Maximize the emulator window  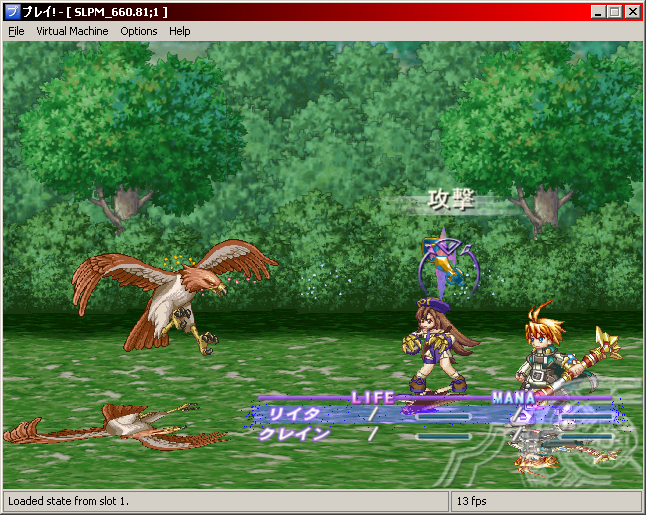tap(614, 11)
